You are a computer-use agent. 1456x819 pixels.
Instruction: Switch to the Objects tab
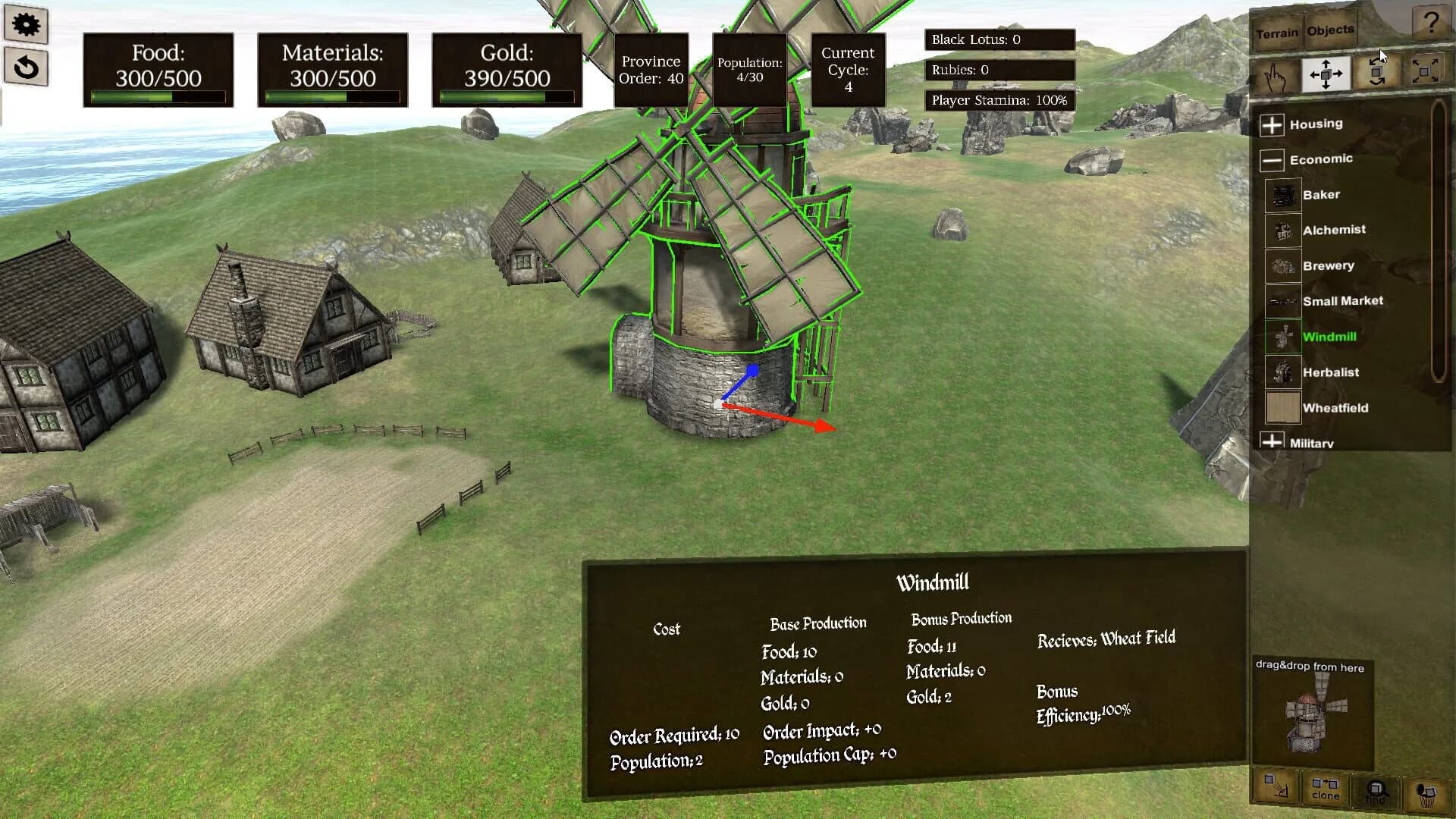(x=1329, y=30)
